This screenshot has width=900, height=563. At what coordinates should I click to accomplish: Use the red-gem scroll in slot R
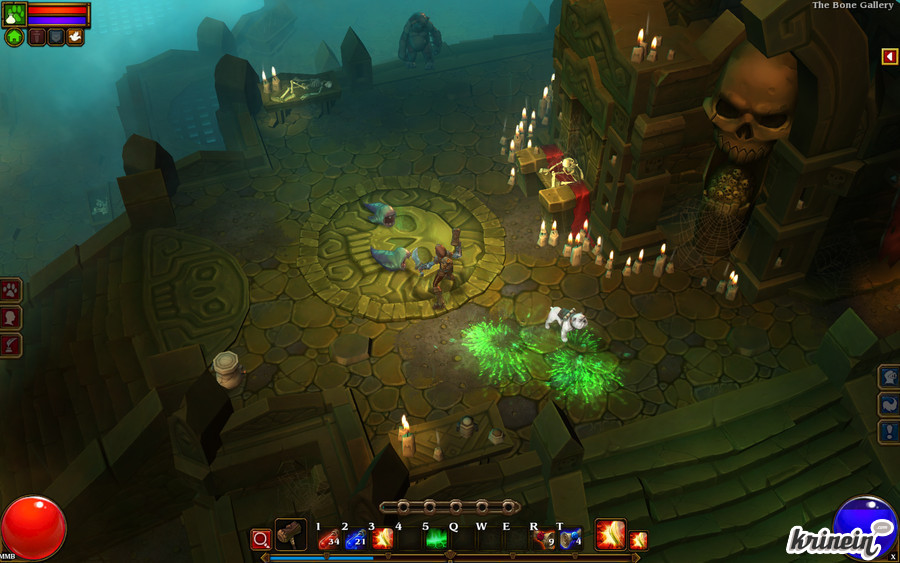[544, 539]
